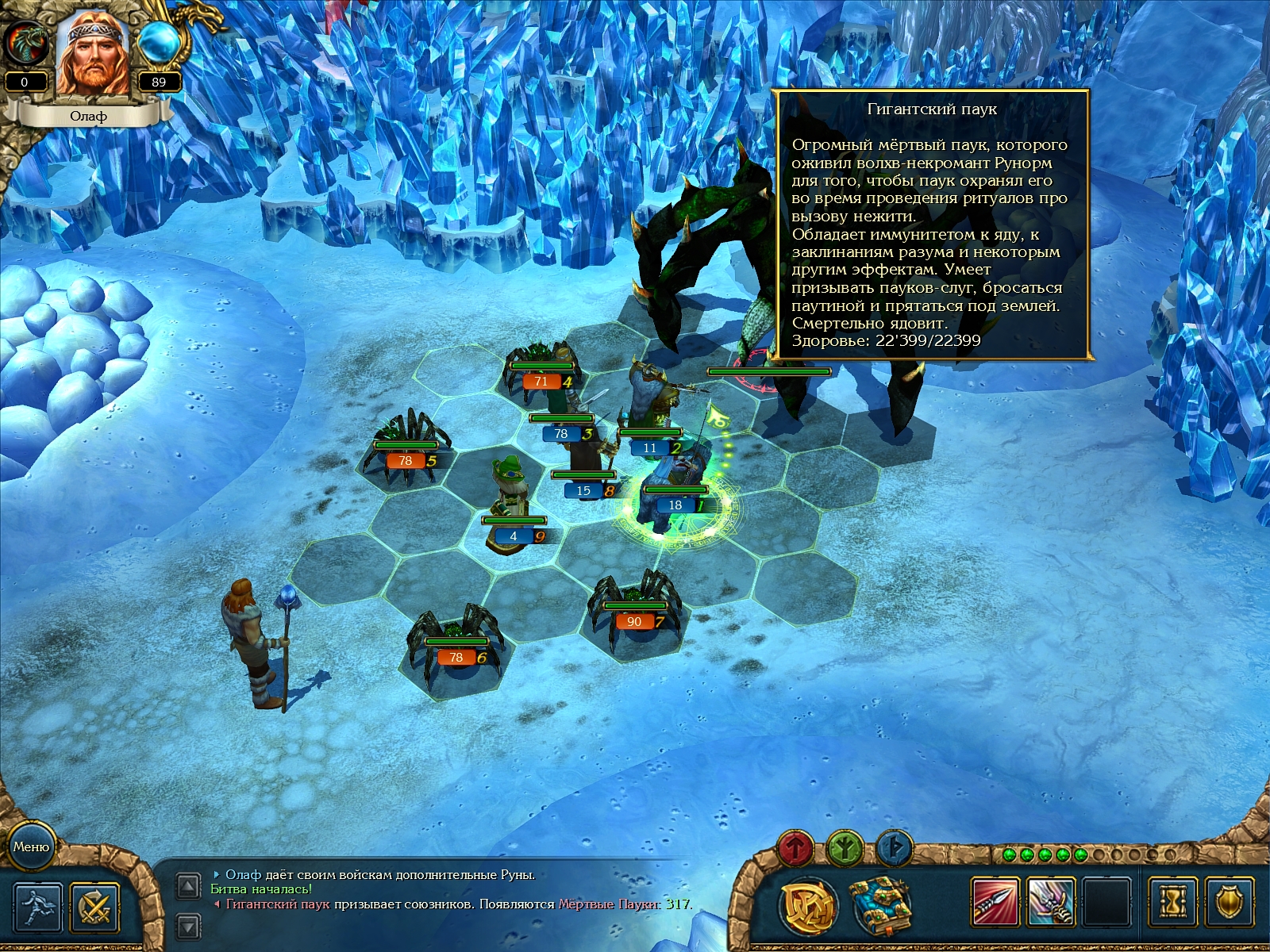Open the Меню button

pyautogui.click(x=31, y=846)
